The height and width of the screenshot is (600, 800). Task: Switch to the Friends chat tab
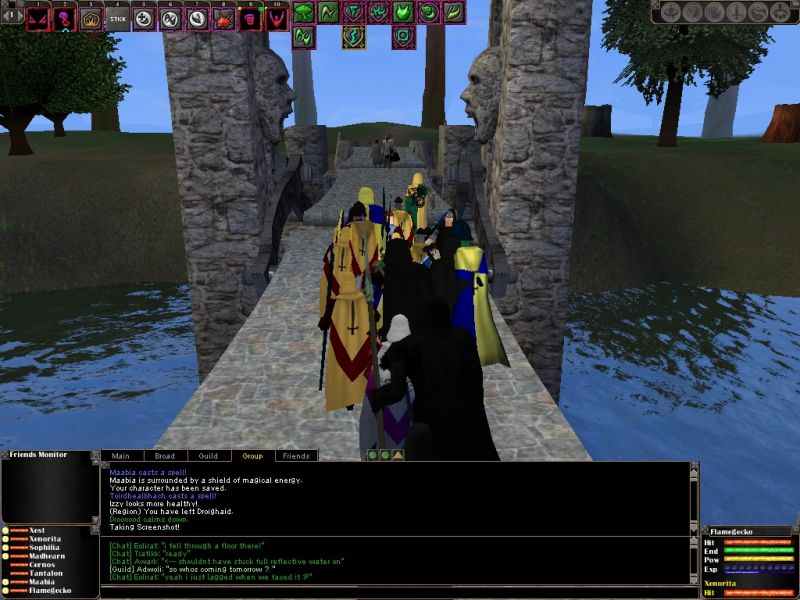296,456
